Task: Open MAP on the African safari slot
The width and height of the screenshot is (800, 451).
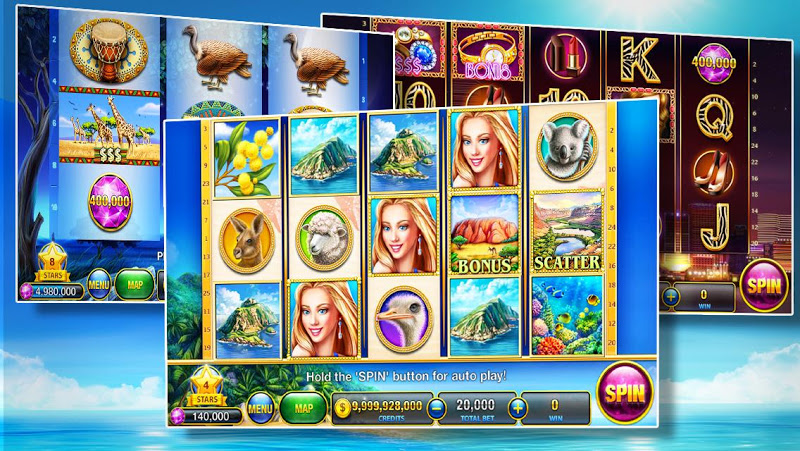Action: pyautogui.click(x=134, y=283)
